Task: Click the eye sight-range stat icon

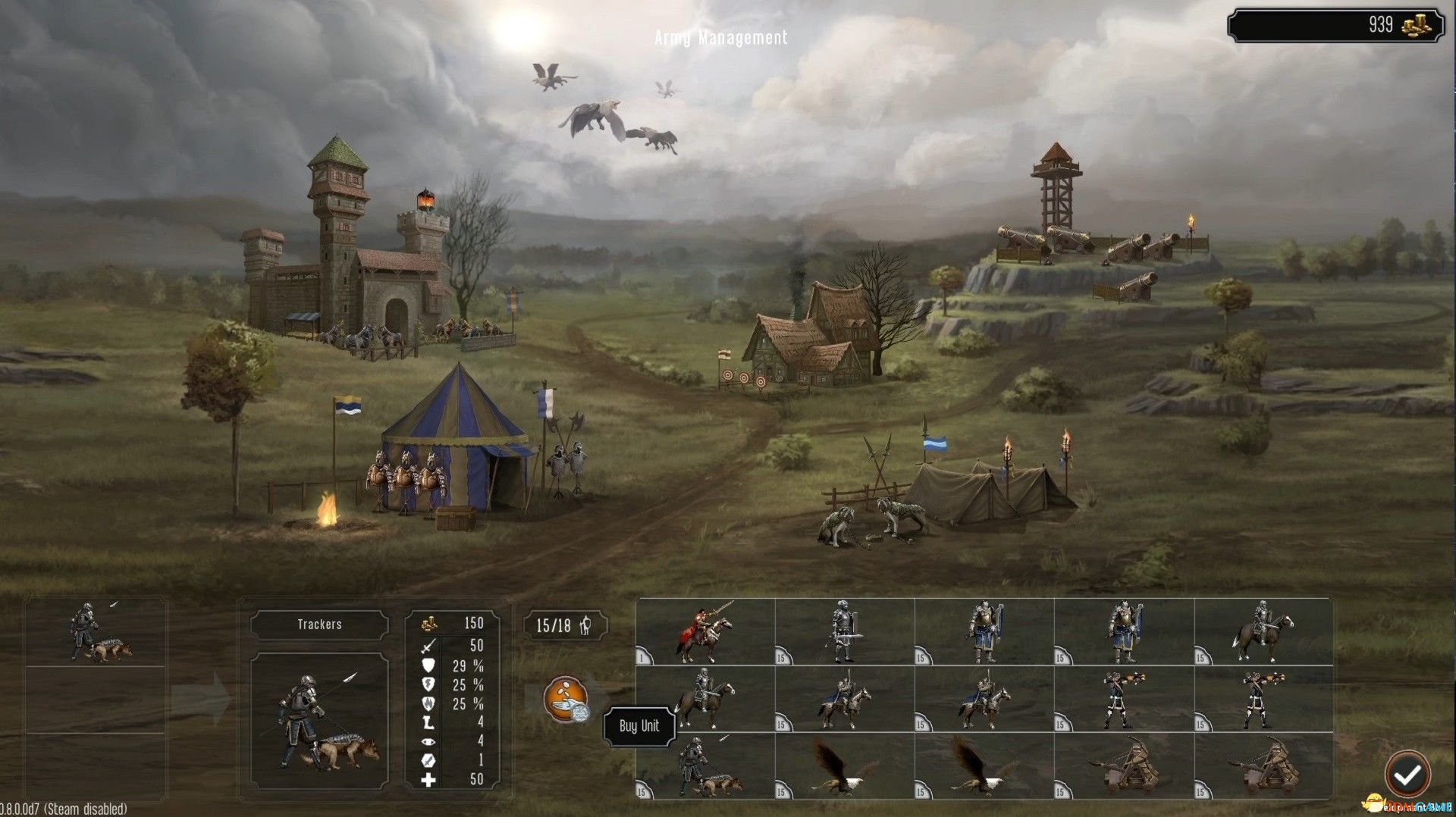Action: tap(428, 740)
